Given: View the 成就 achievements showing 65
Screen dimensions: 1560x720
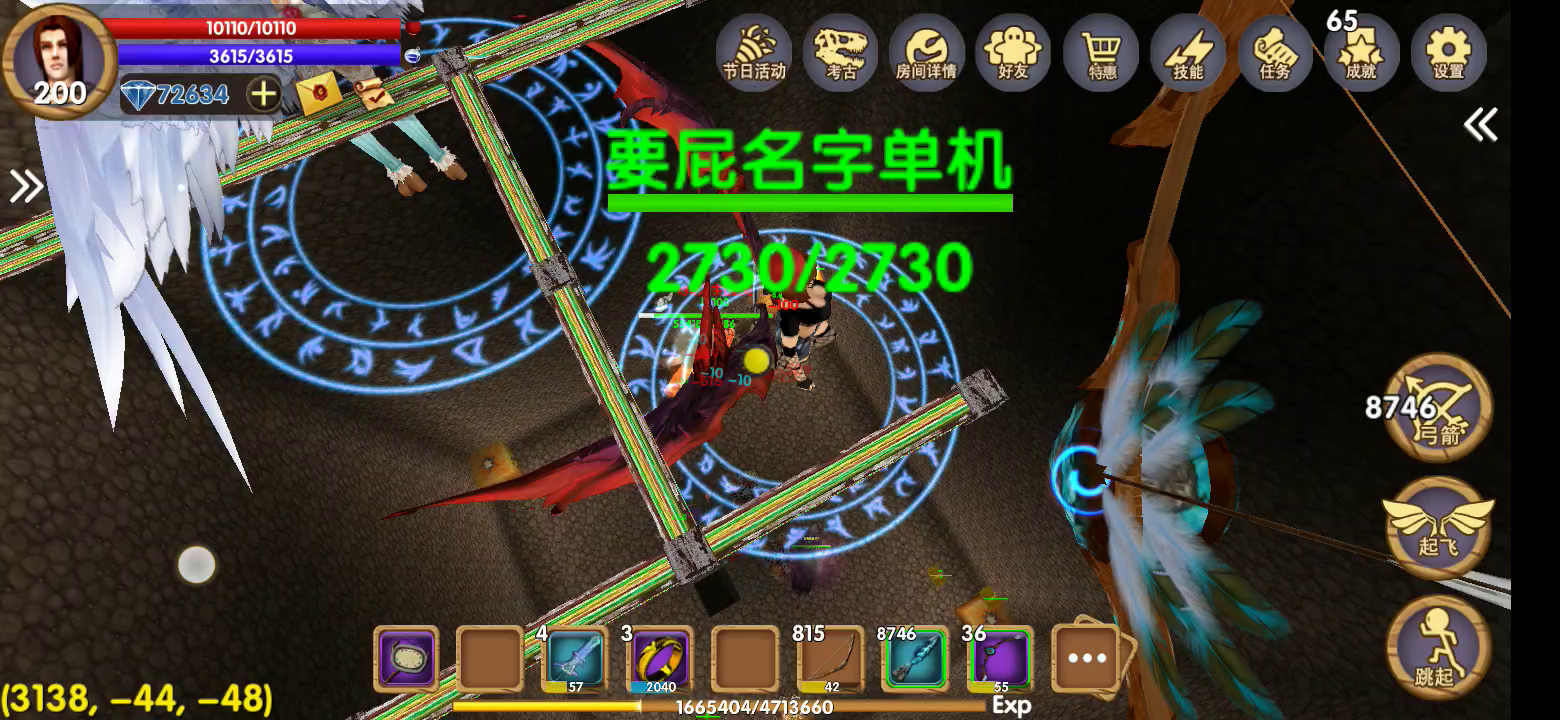Looking at the screenshot, I should tap(1361, 55).
